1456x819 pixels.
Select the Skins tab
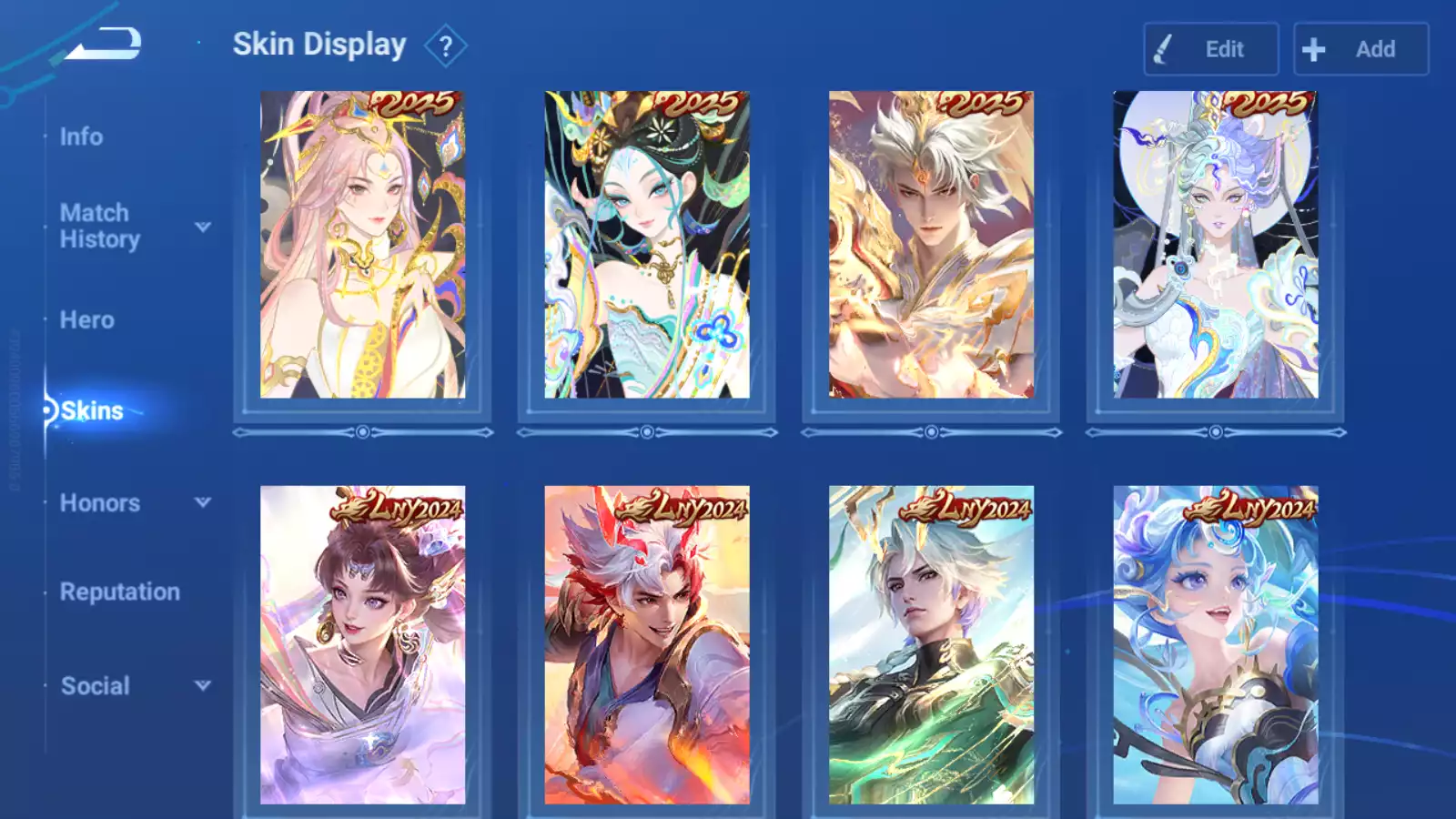coord(91,411)
